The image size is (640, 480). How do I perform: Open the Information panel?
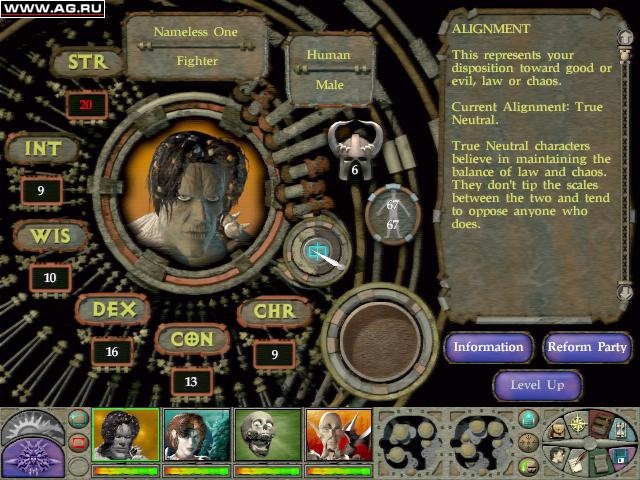pyautogui.click(x=488, y=347)
